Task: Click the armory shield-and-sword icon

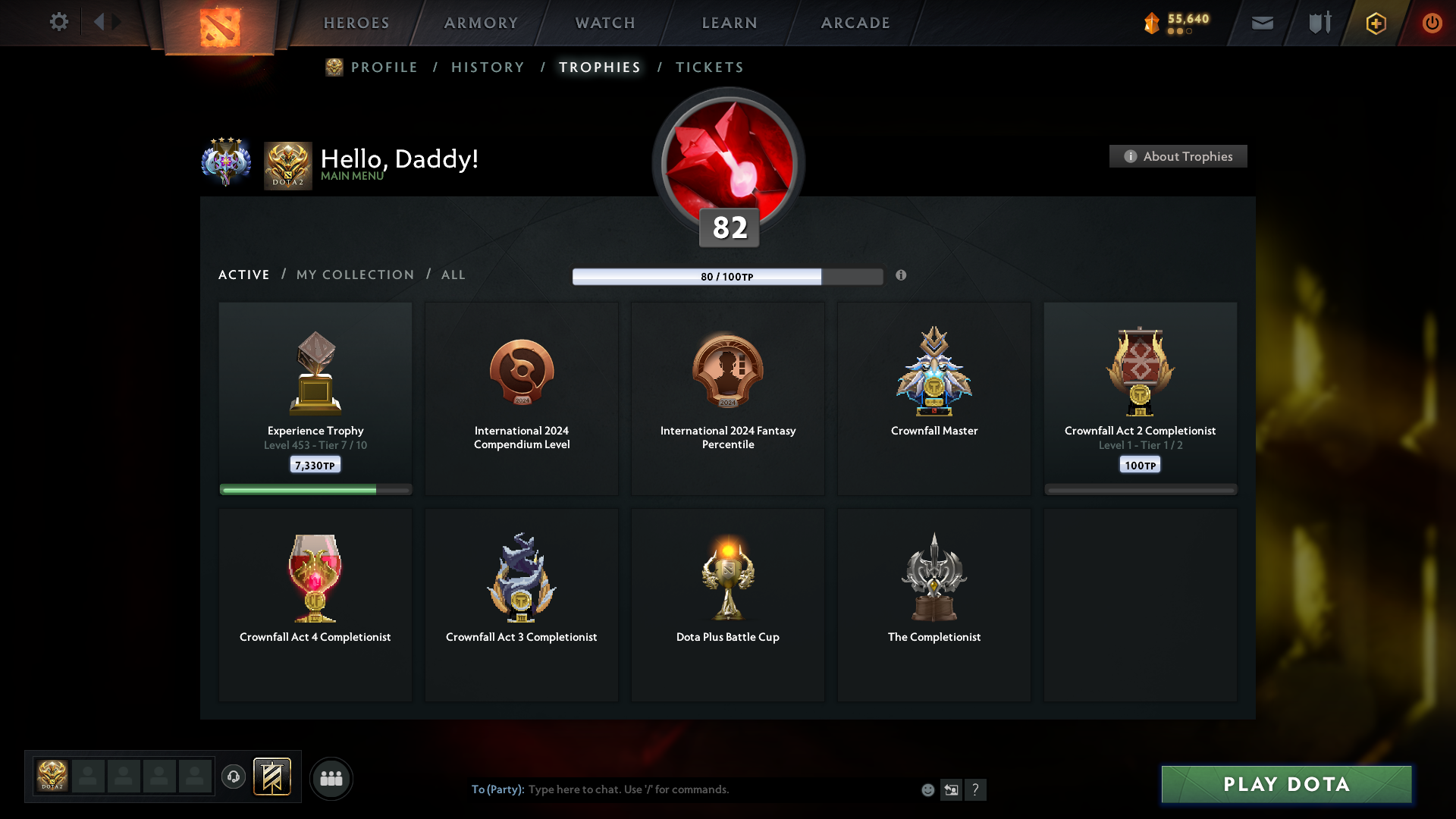Action: [x=1319, y=23]
